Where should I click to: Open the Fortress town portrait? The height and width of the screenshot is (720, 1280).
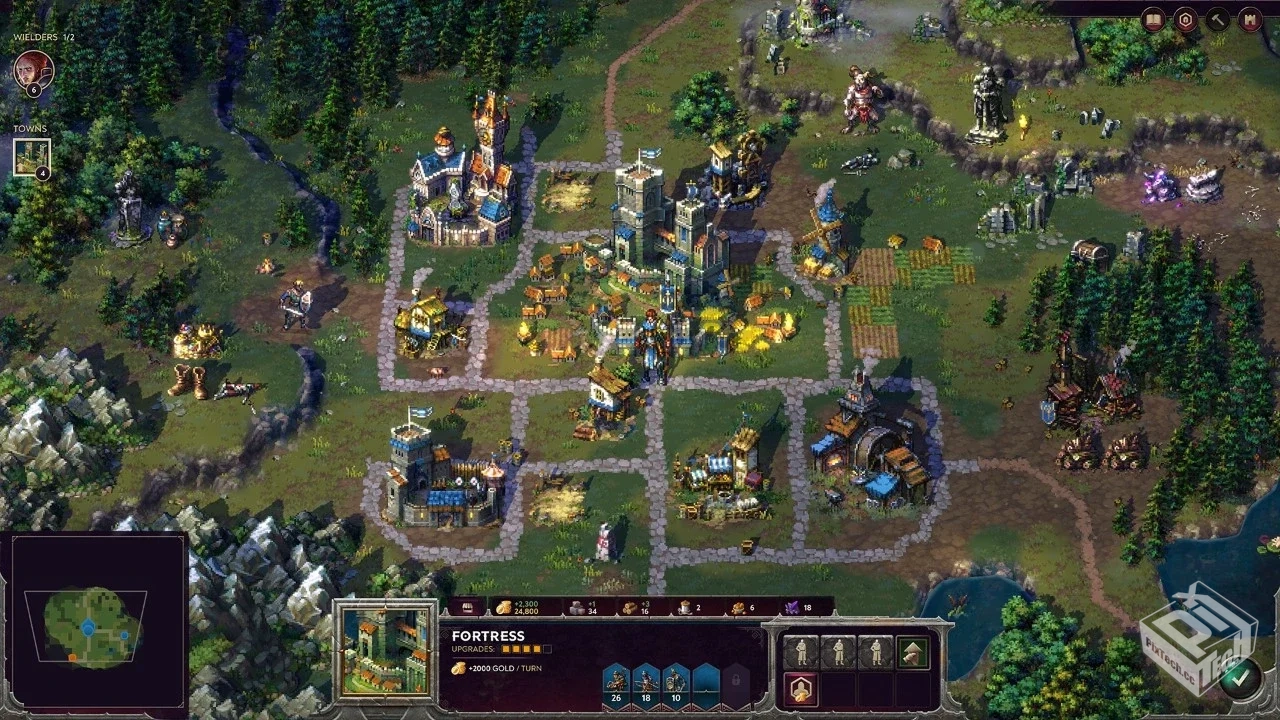click(385, 651)
